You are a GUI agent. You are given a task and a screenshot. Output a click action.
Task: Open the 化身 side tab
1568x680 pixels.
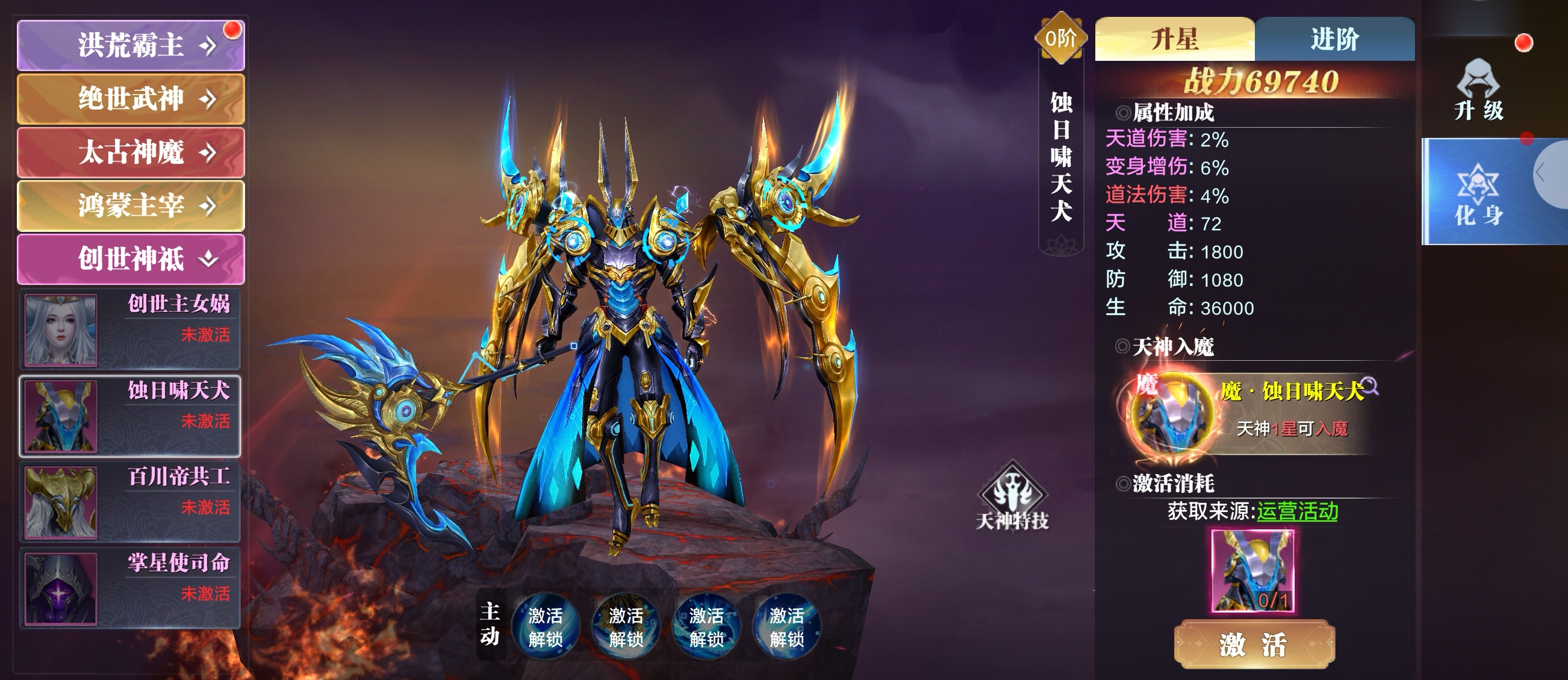pos(1478,193)
